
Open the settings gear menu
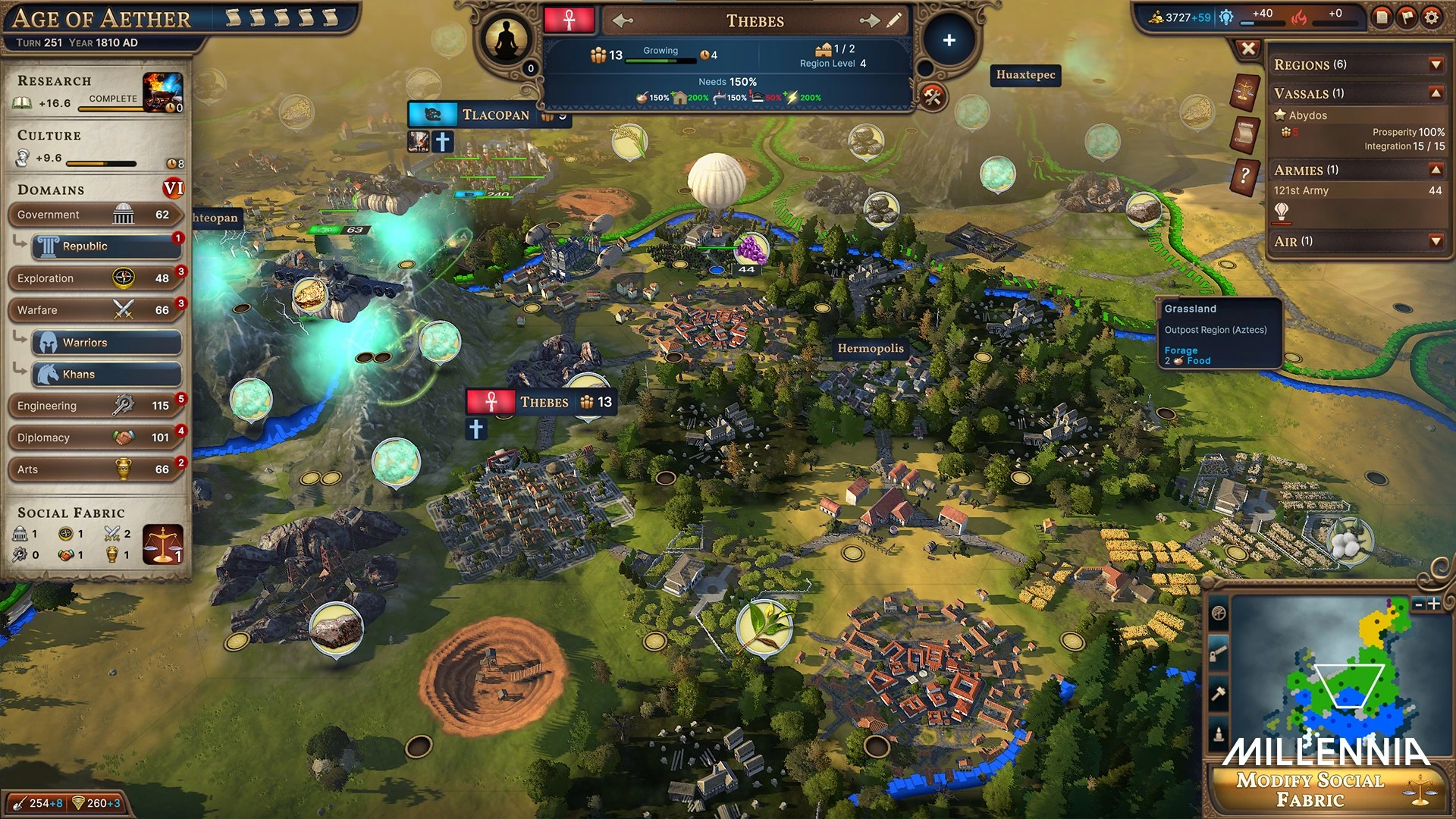pyautogui.click(x=1431, y=17)
